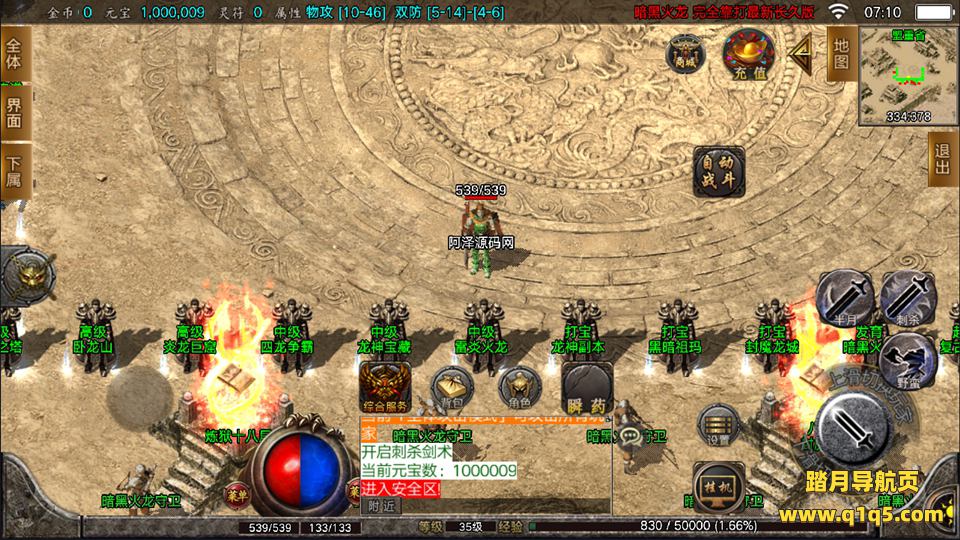Click the minimap in the corner
960x540 pixels.
(908, 75)
